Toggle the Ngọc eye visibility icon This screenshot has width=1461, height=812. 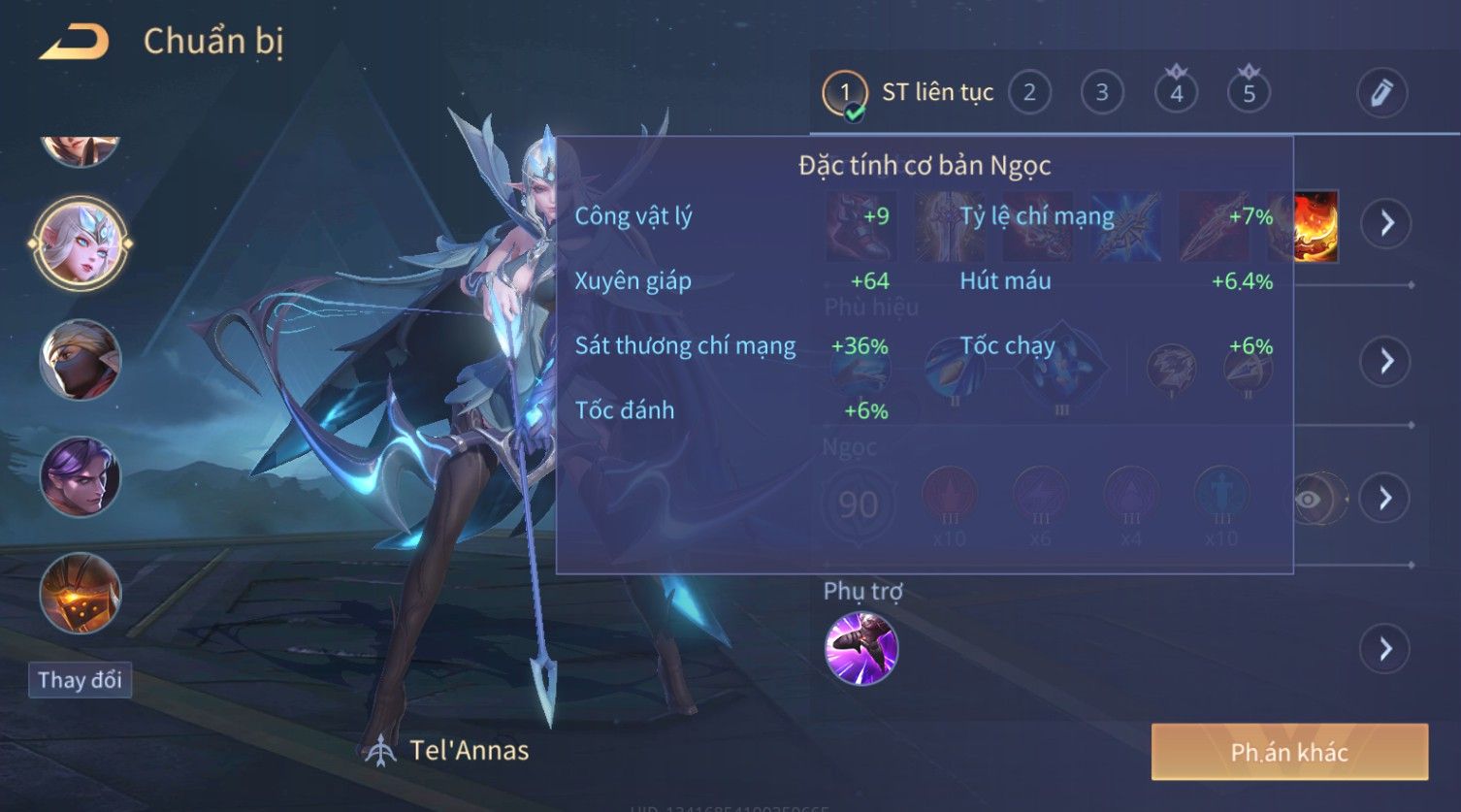1309,500
